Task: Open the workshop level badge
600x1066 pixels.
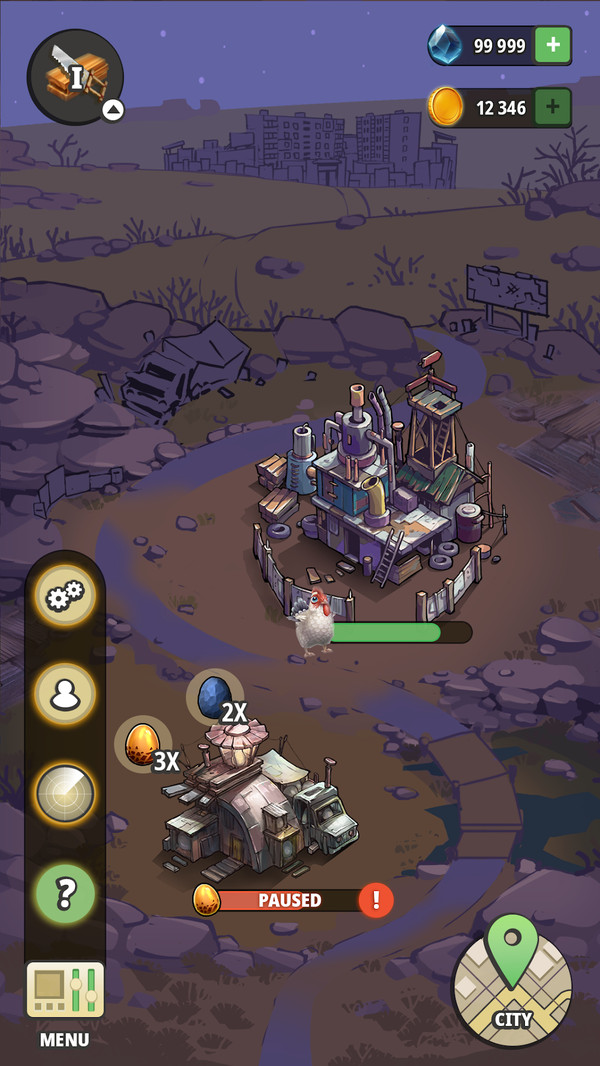Action: 75,77
